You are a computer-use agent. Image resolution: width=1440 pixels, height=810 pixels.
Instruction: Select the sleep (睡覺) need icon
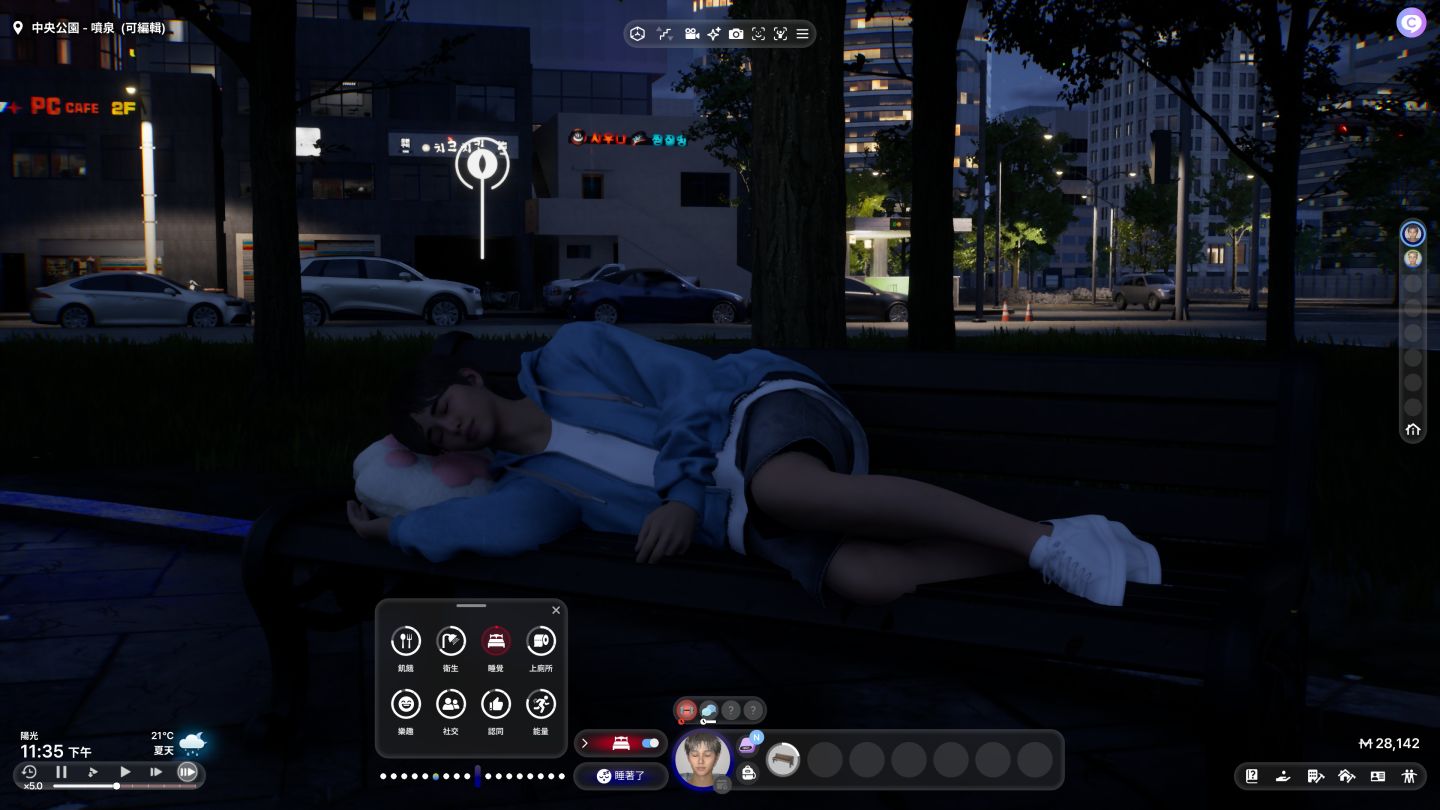496,641
